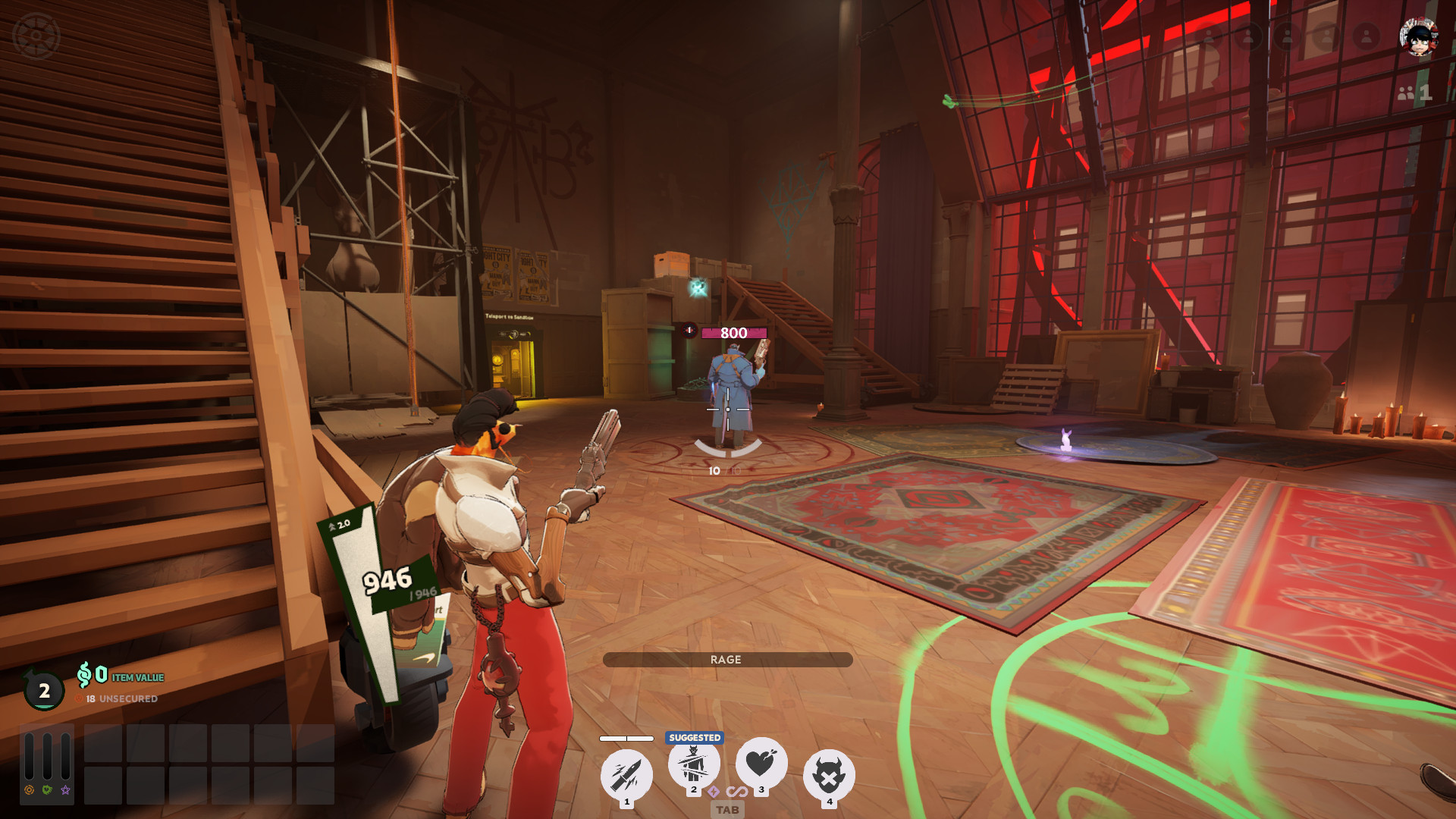Click the orange ring stat icon
This screenshot has height=819, width=1456.
pyautogui.click(x=29, y=790)
